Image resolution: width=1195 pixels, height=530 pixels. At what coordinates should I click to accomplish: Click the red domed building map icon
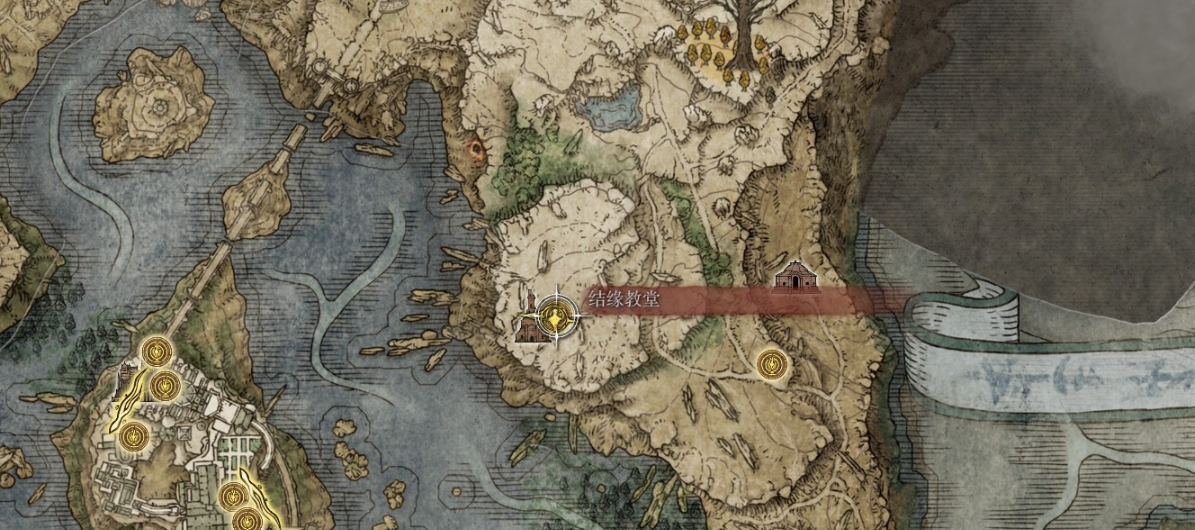pyautogui.click(x=796, y=277)
